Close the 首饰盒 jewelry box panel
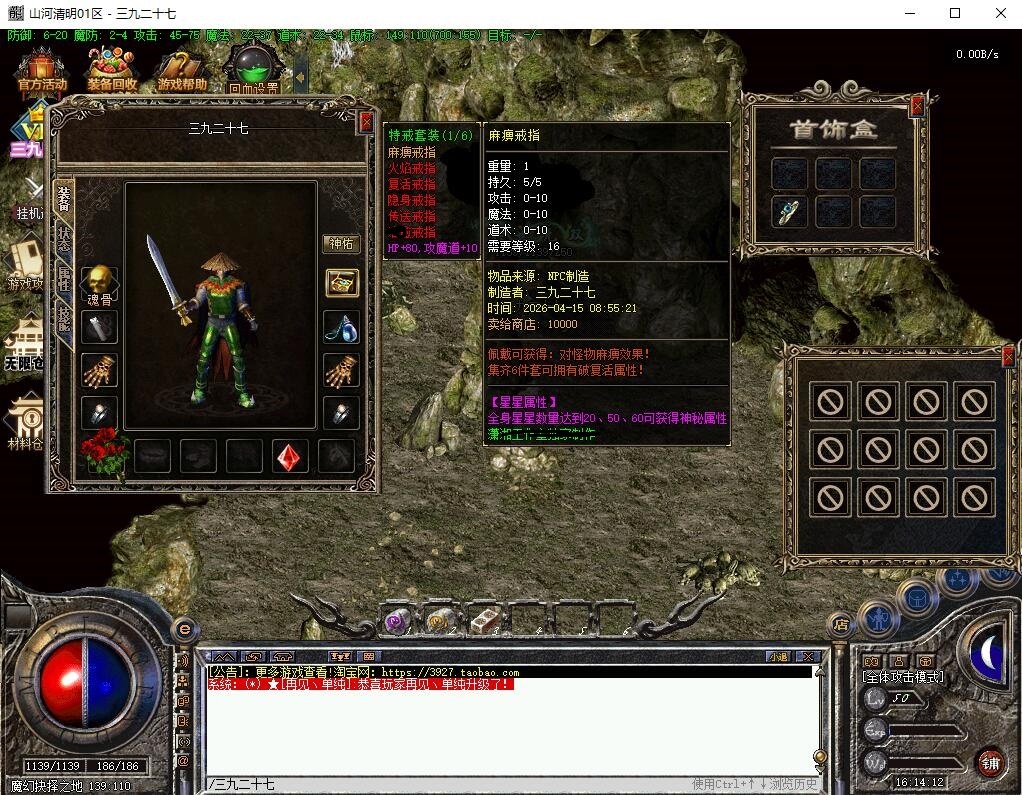 pos(917,106)
